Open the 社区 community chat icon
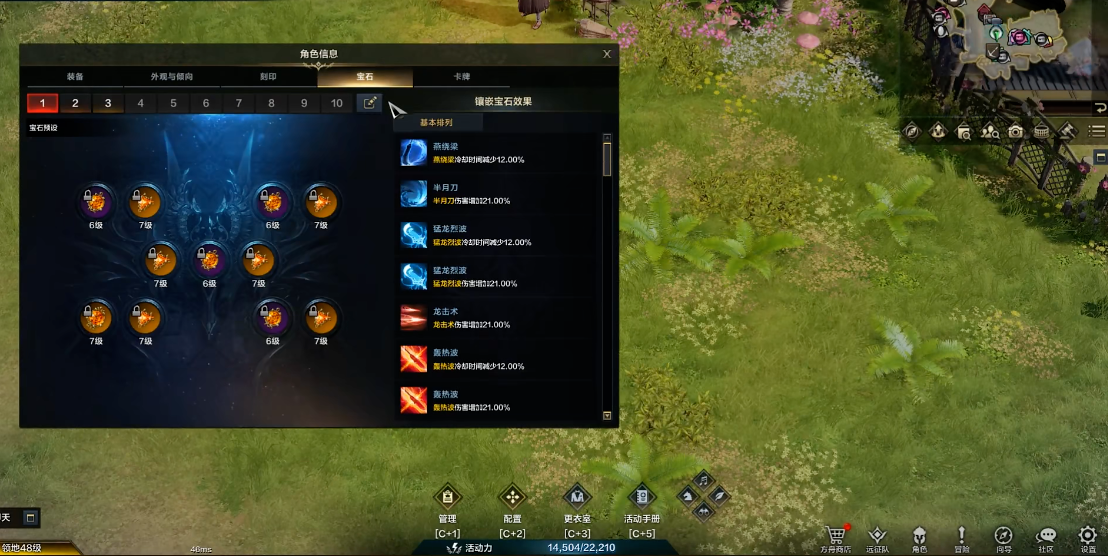The width and height of the screenshot is (1108, 556). [x=1046, y=537]
